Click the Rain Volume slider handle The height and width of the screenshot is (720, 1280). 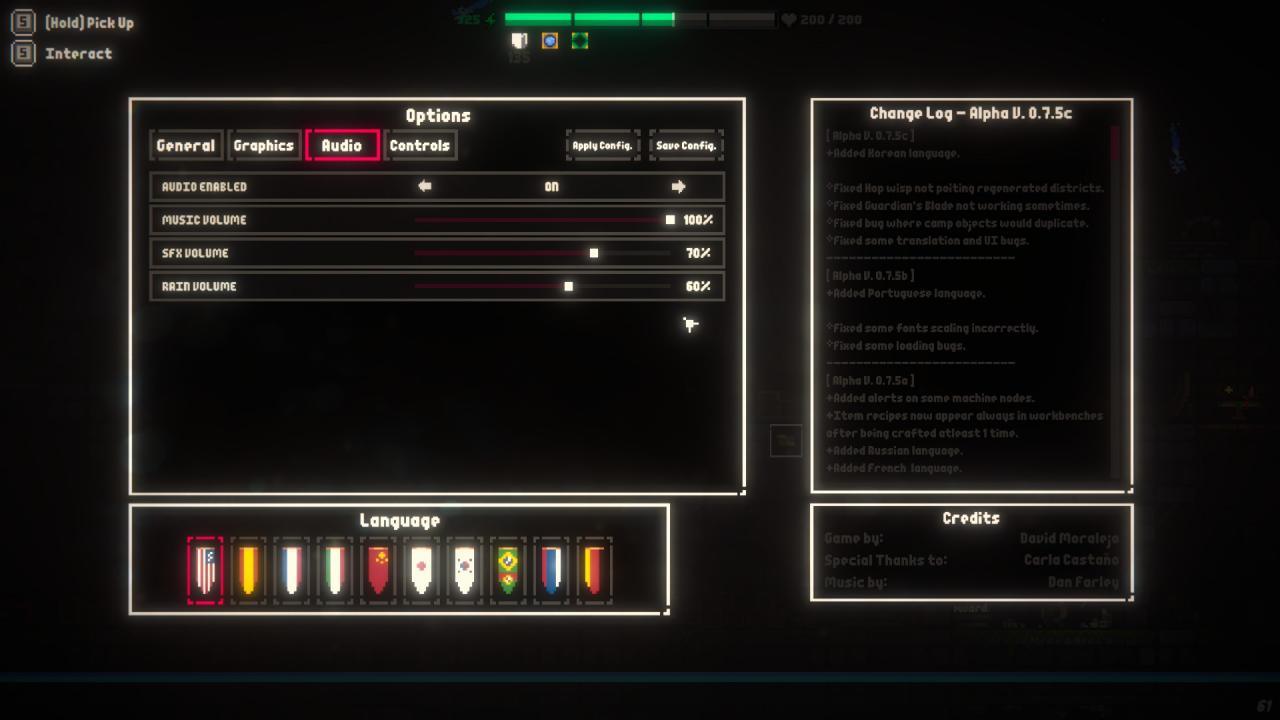click(568, 286)
